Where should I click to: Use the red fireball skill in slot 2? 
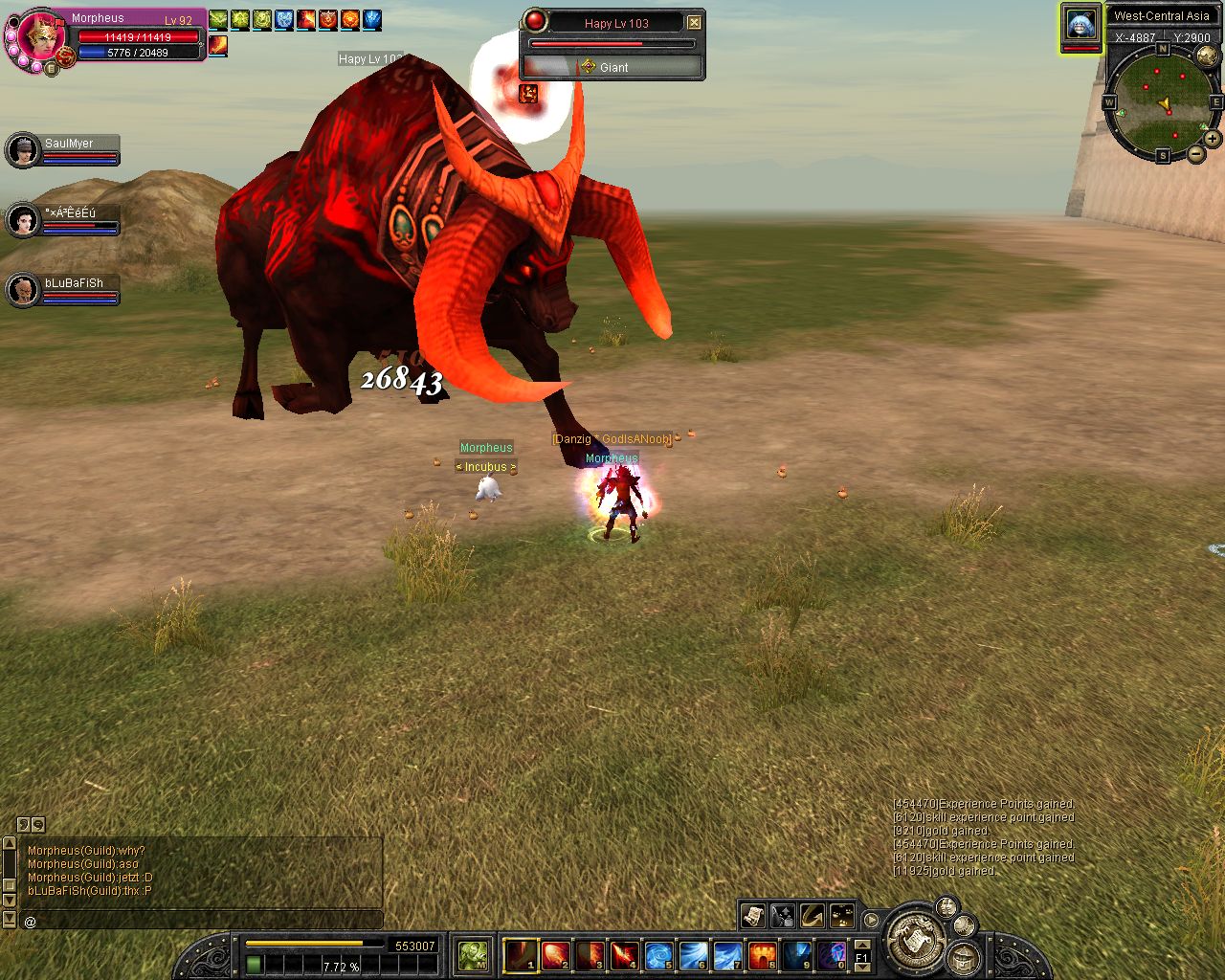[555, 955]
